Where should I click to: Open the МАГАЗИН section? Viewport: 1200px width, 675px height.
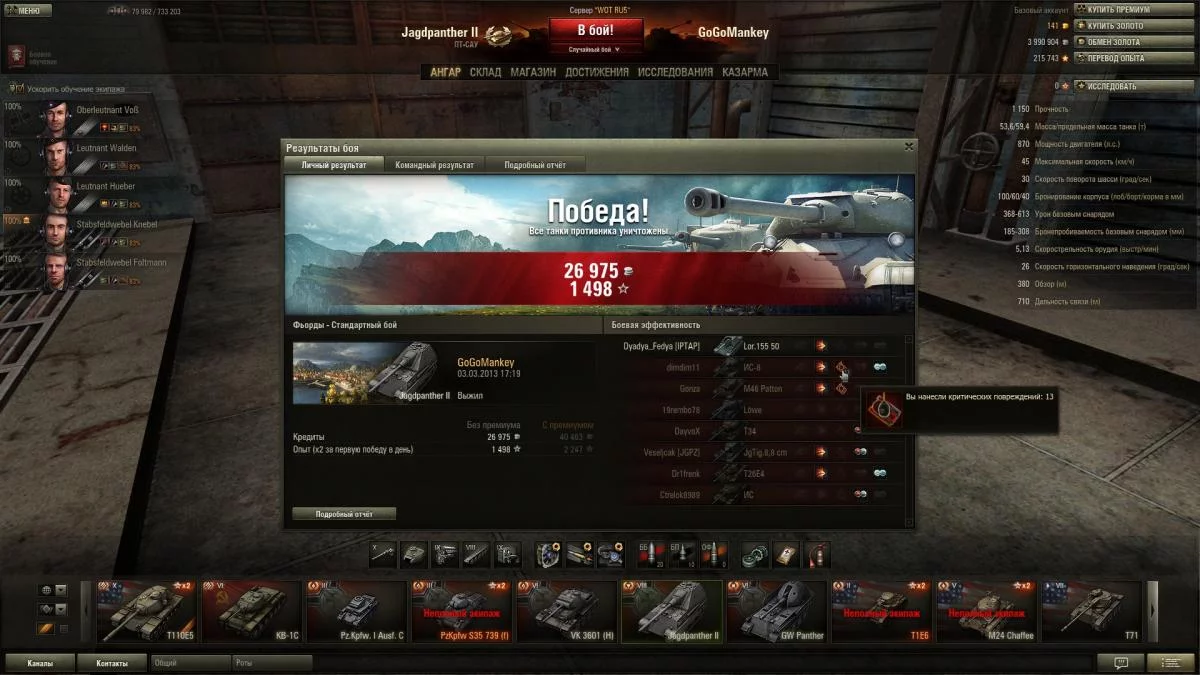click(533, 72)
